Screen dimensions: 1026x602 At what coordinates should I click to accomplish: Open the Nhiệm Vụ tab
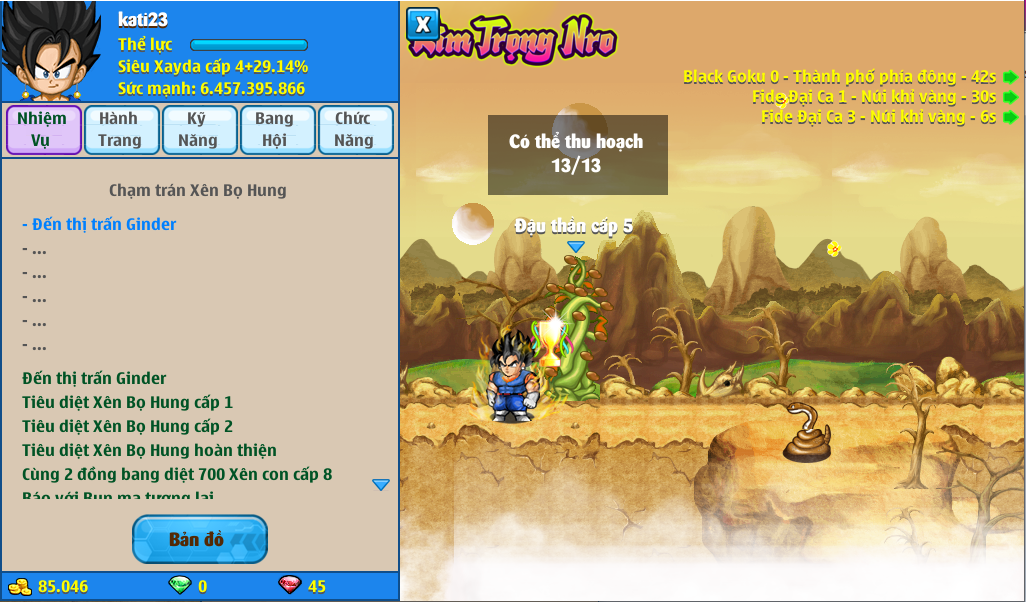coord(43,130)
